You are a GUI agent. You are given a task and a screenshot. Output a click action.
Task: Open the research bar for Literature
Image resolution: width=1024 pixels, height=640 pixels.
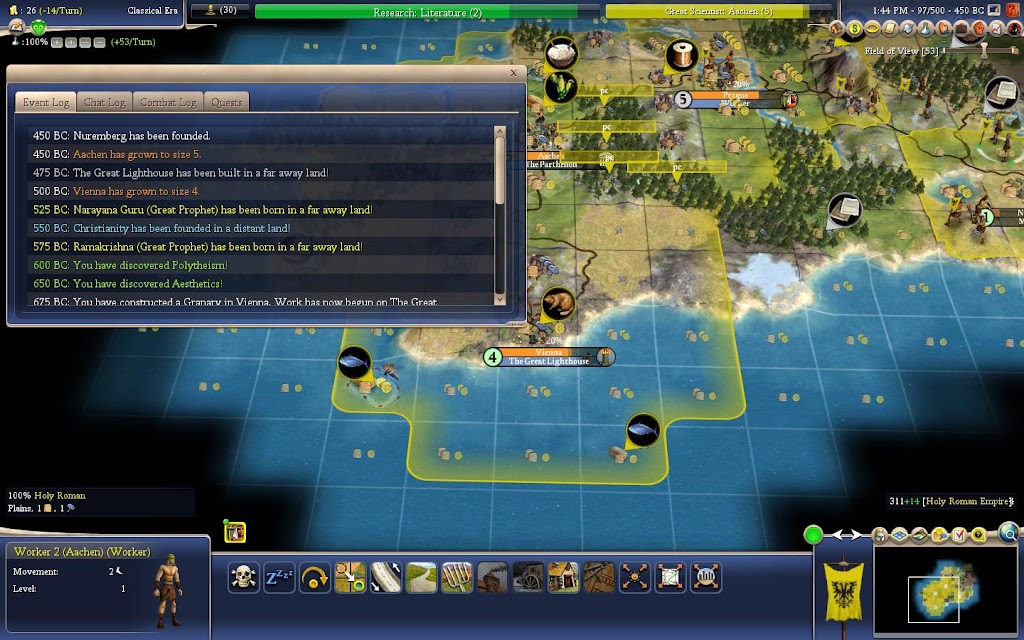427,12
